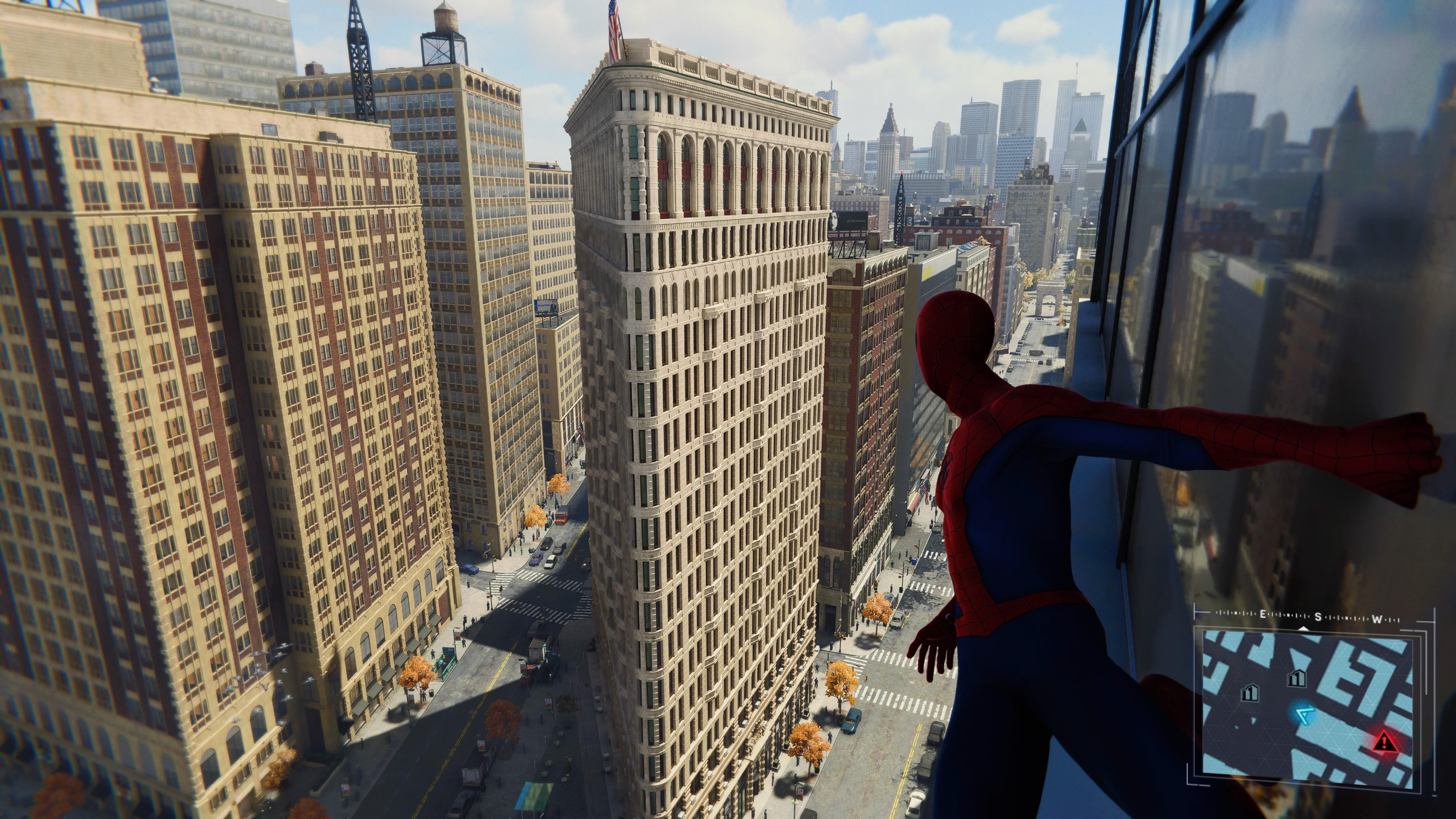Click the white heading pointer above the minimap

(1304, 629)
